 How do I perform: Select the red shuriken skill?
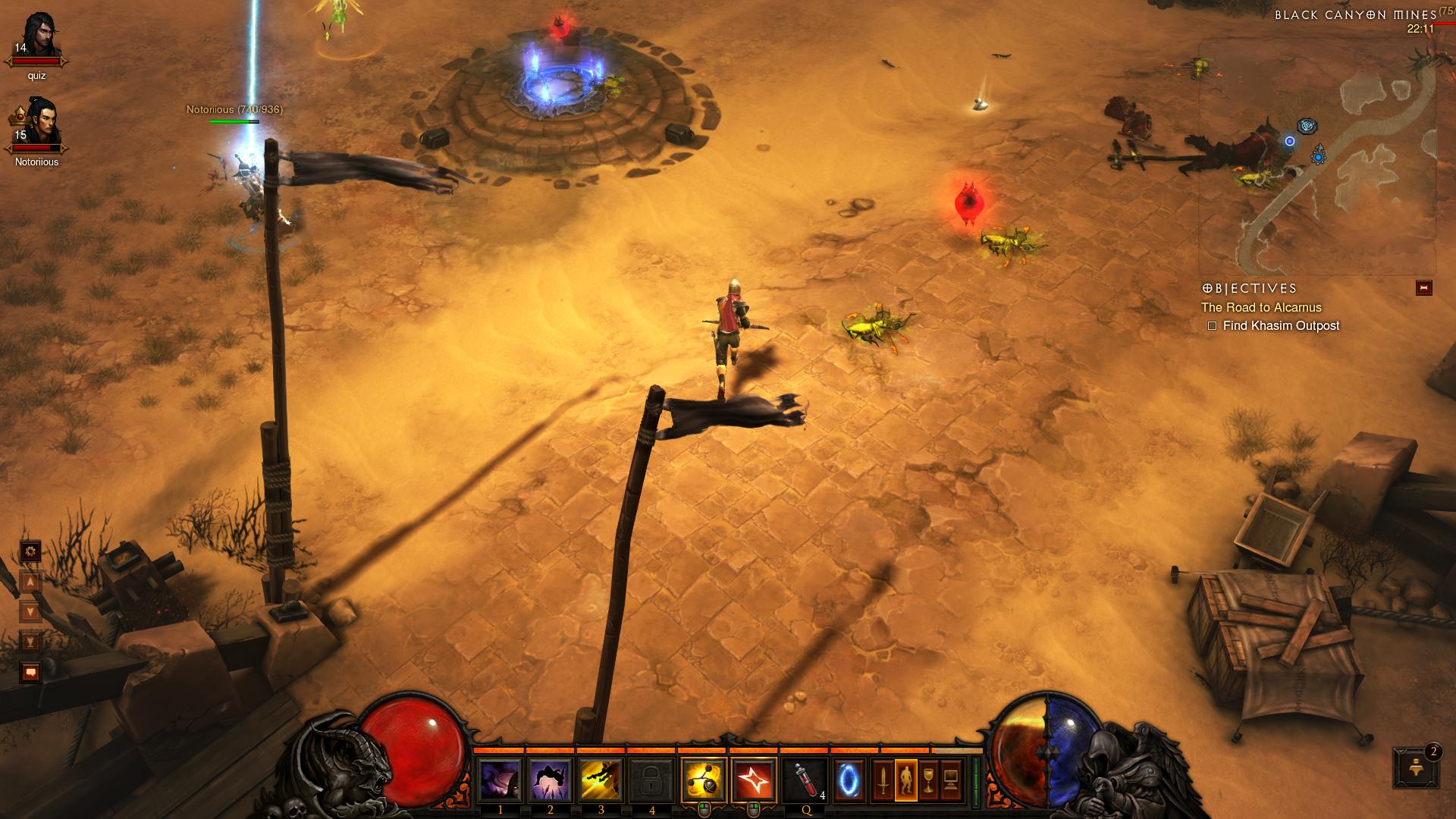tap(755, 780)
